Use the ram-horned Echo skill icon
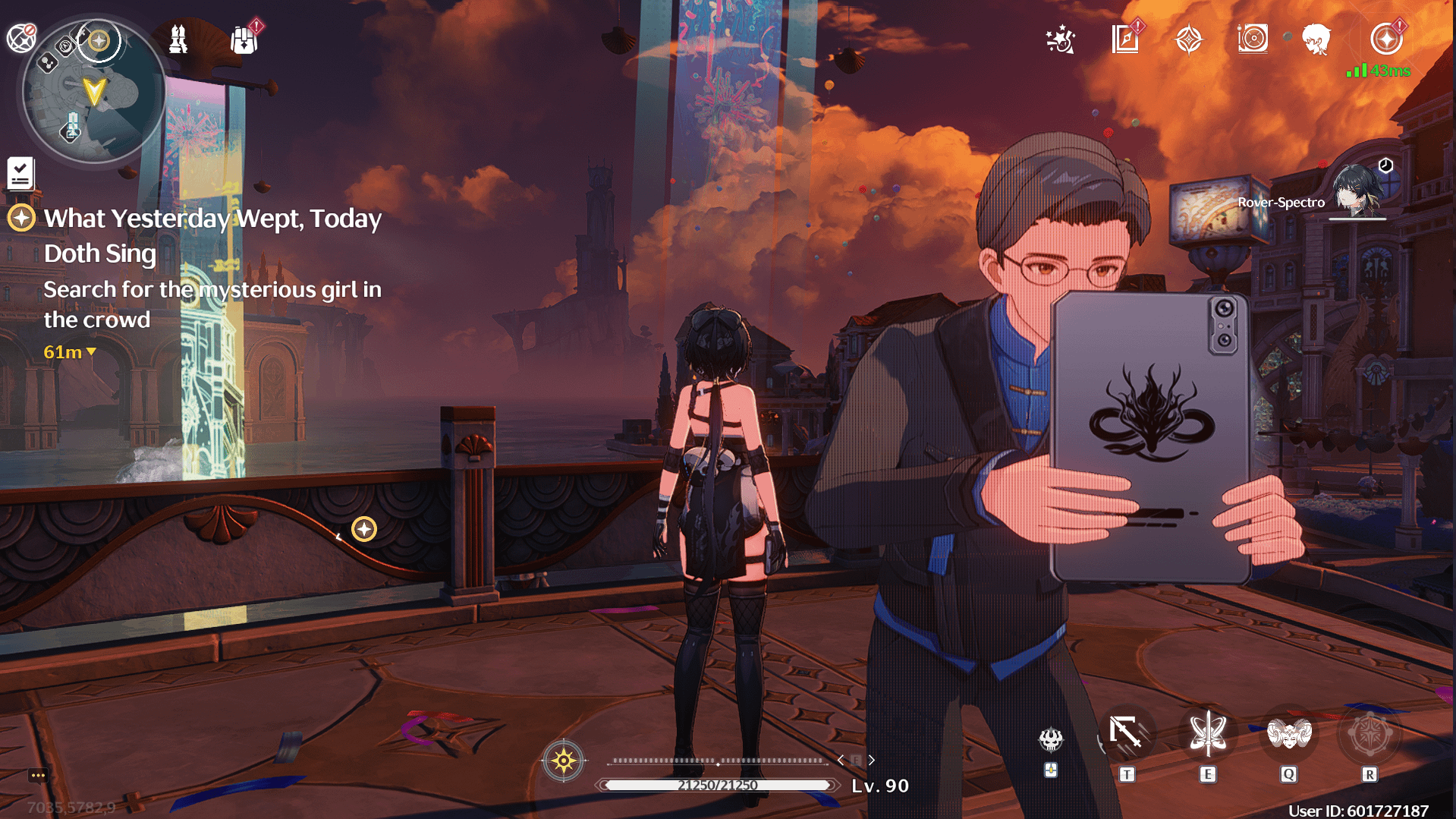The height and width of the screenshot is (819, 1456). coord(1288,735)
